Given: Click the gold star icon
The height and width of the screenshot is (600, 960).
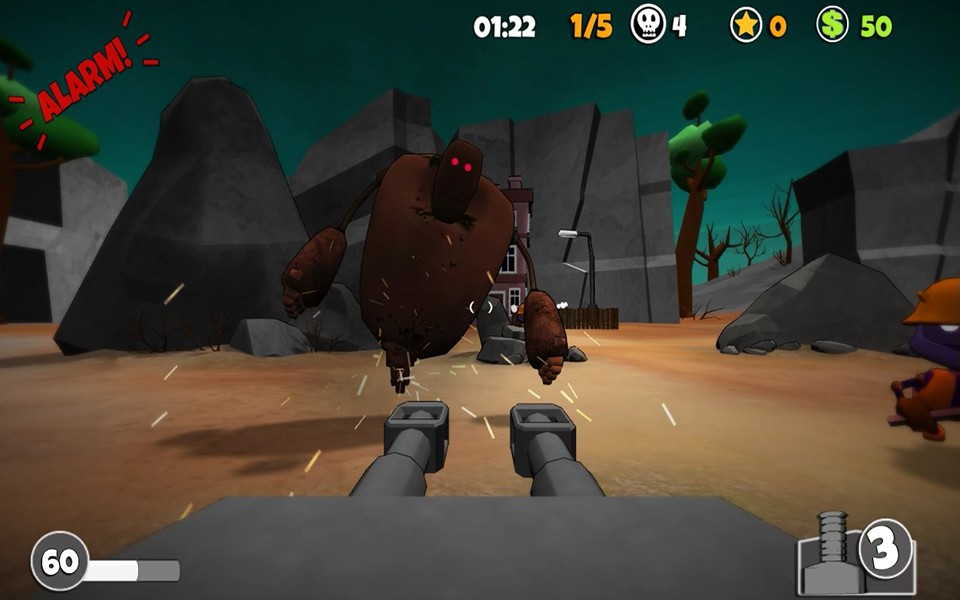Looking at the screenshot, I should tap(746, 25).
